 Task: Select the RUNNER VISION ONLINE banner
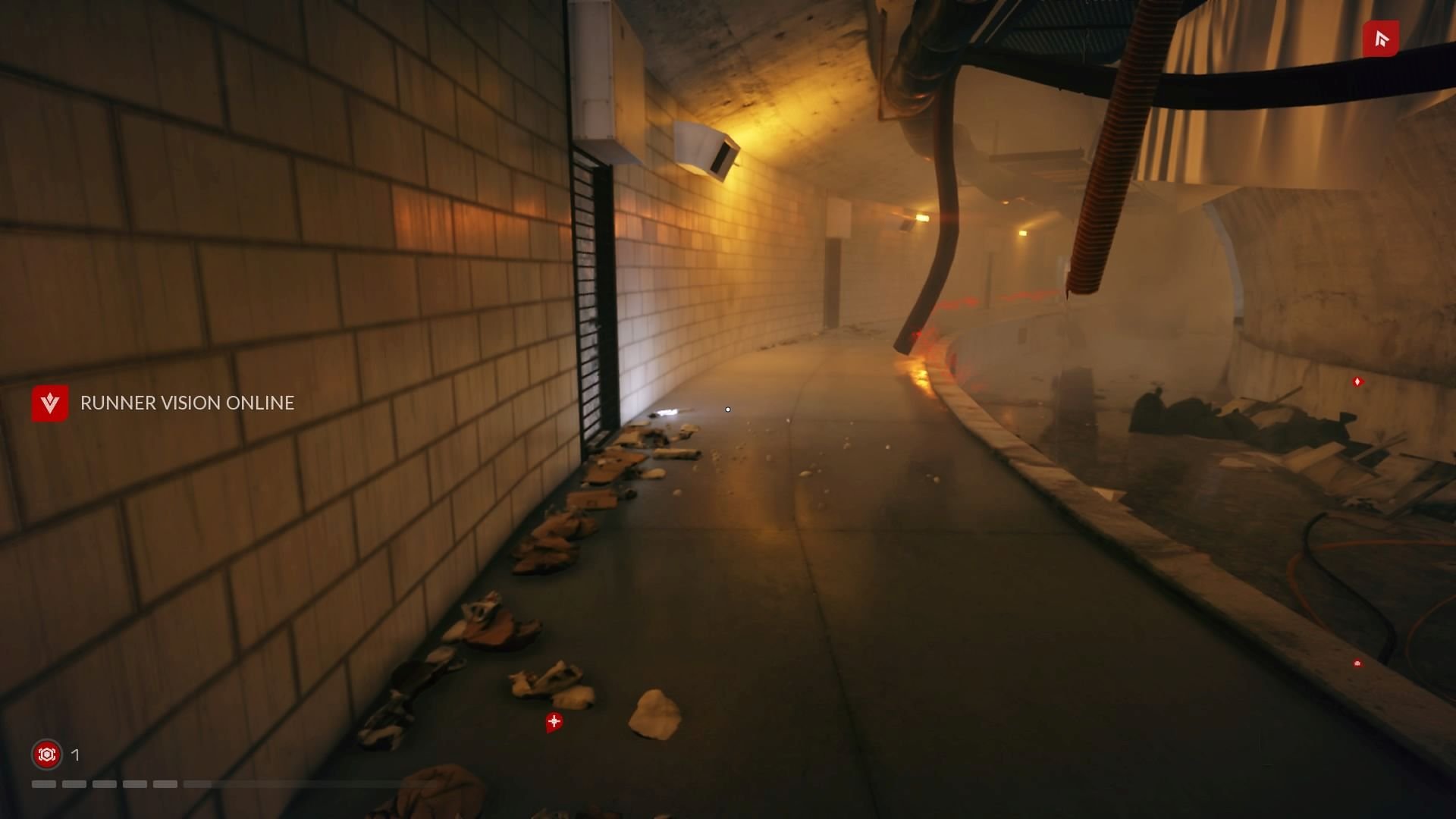tap(163, 403)
